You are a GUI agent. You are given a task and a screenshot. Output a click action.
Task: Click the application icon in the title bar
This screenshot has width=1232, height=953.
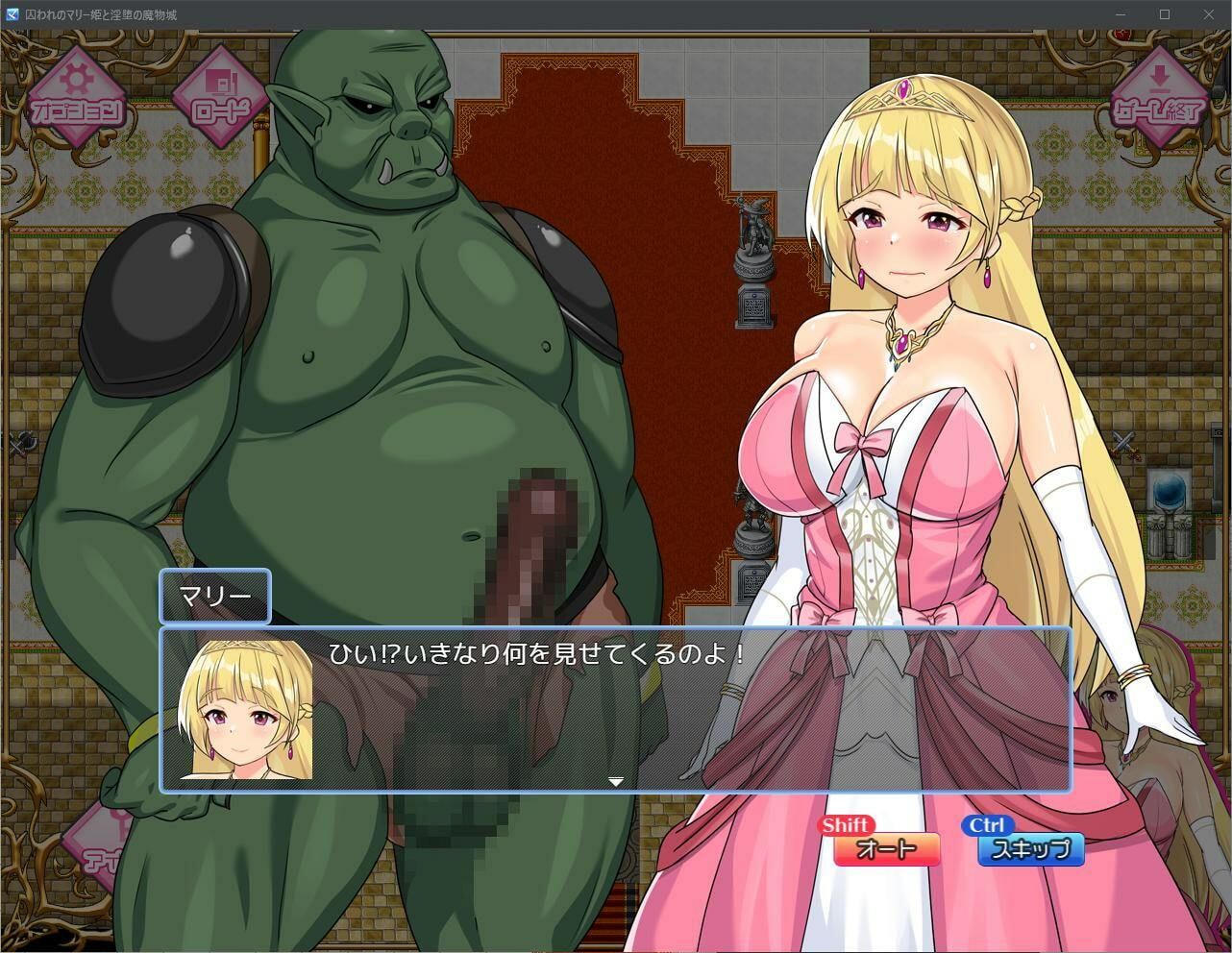[12, 14]
